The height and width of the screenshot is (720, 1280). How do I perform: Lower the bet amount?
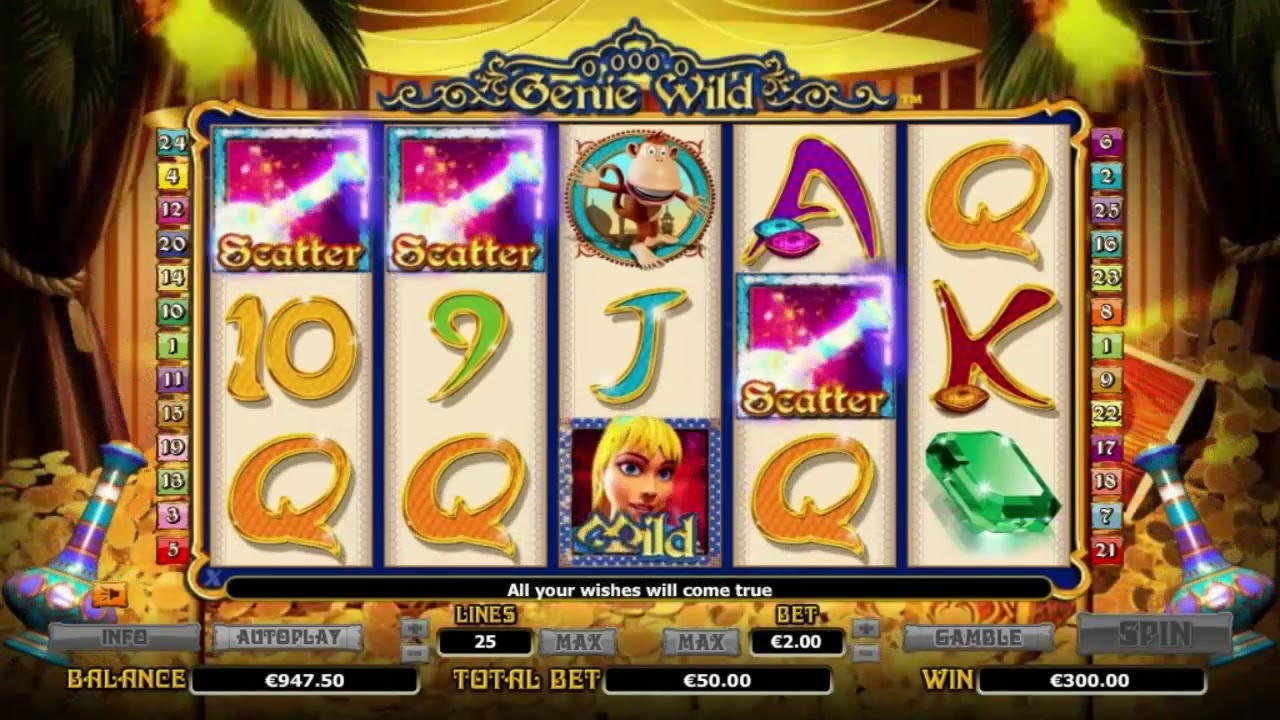point(866,652)
